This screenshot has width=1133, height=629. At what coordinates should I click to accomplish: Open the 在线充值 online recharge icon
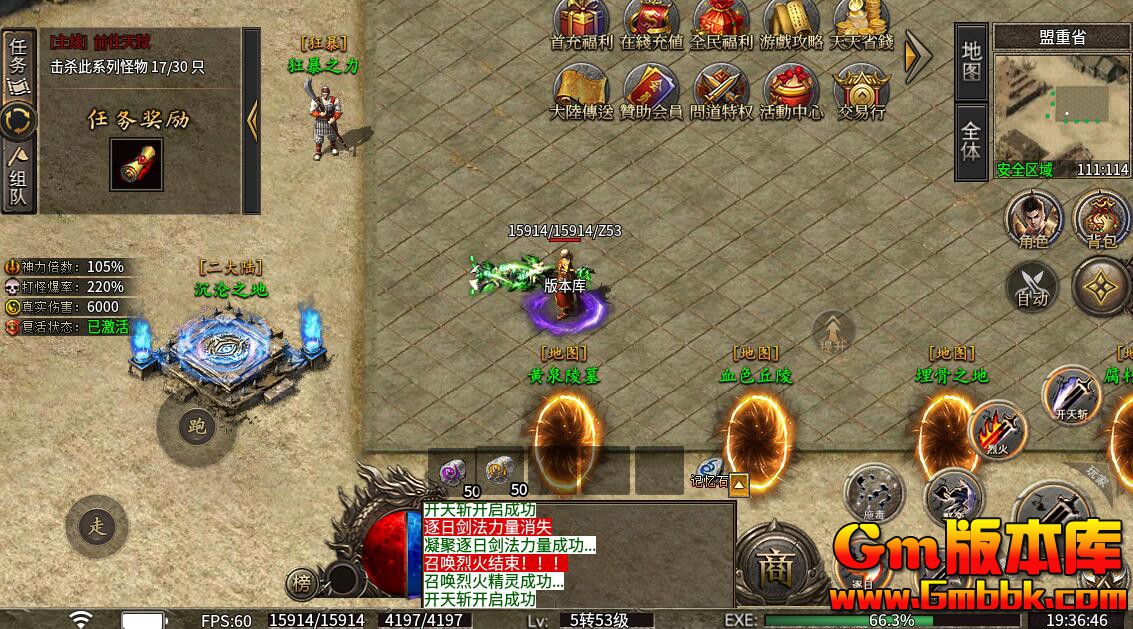(x=651, y=21)
